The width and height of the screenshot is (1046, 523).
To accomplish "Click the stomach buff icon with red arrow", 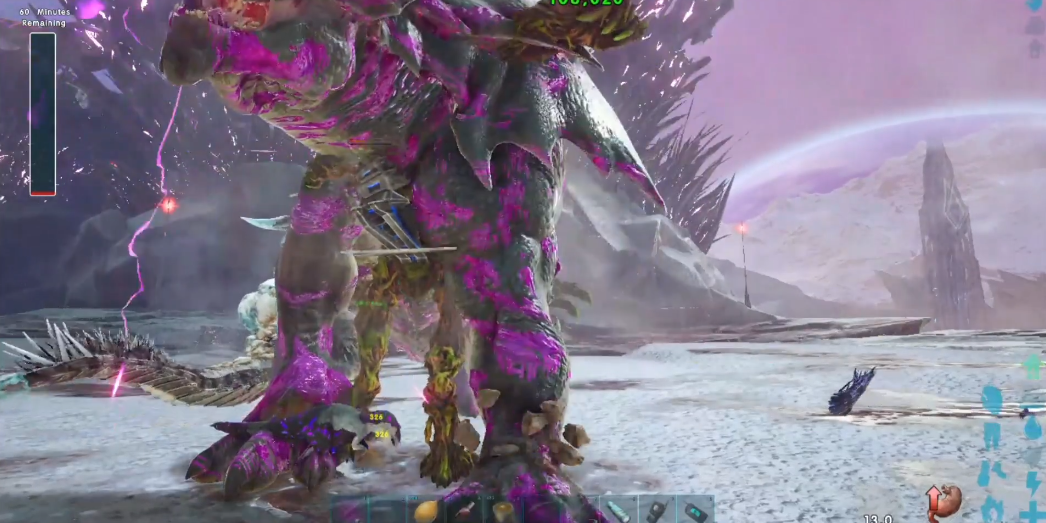I will click(x=943, y=502).
